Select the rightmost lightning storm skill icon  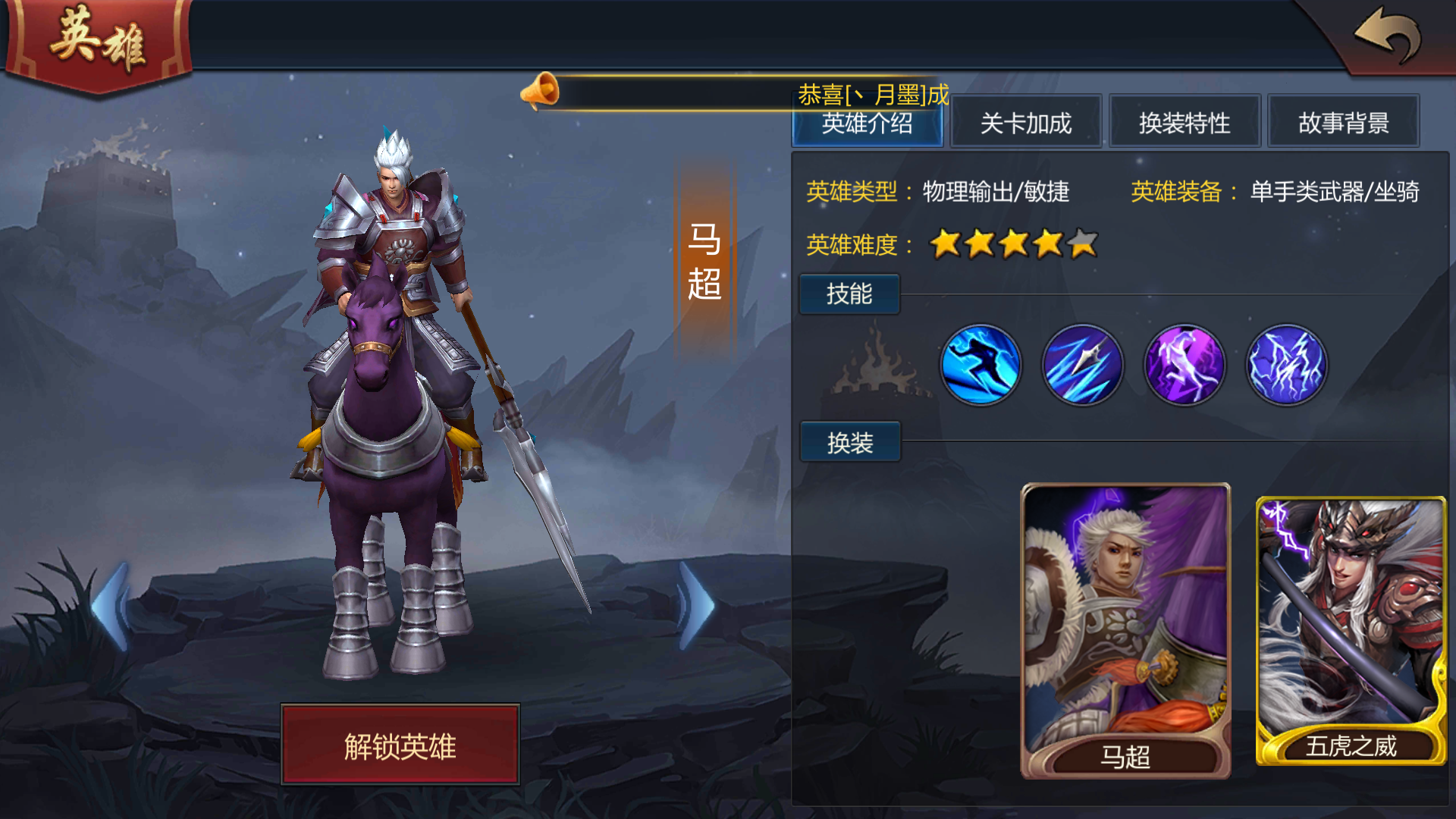coord(1286,365)
